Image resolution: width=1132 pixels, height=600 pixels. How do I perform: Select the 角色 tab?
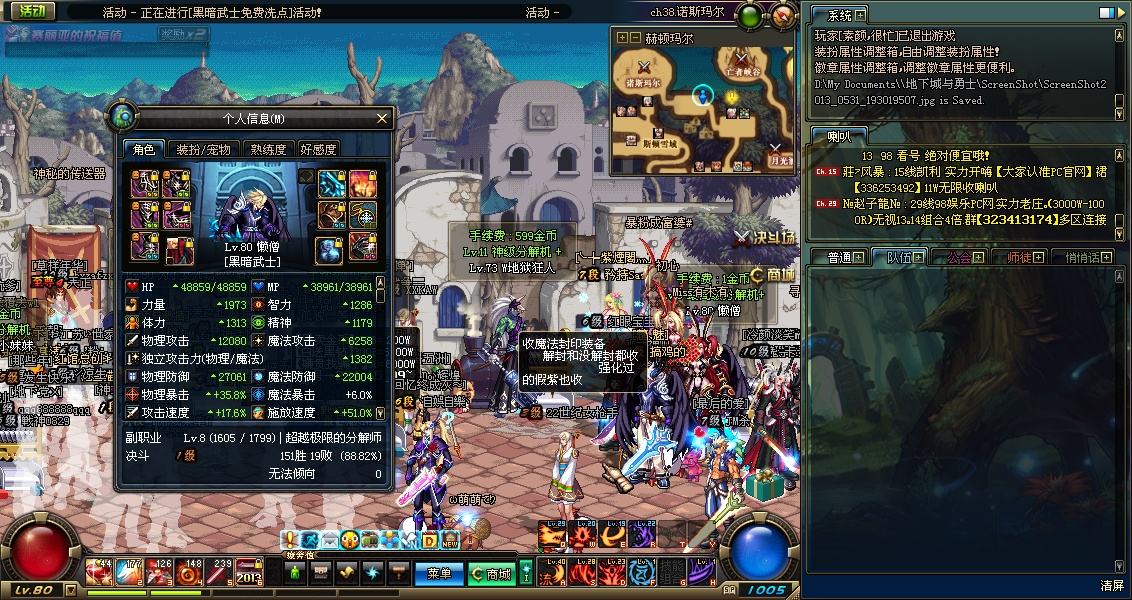pos(143,149)
